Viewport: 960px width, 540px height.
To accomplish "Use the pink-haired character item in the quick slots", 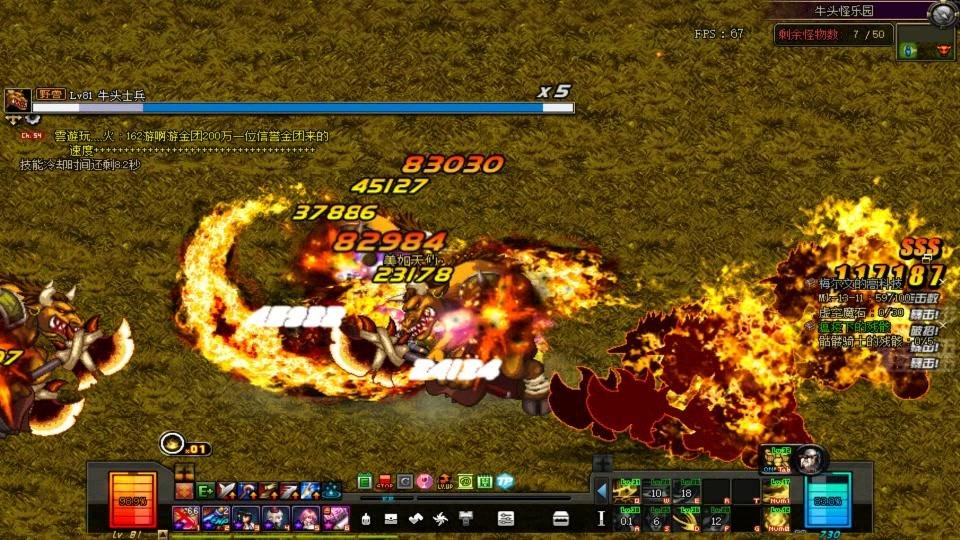I will pos(305,518).
